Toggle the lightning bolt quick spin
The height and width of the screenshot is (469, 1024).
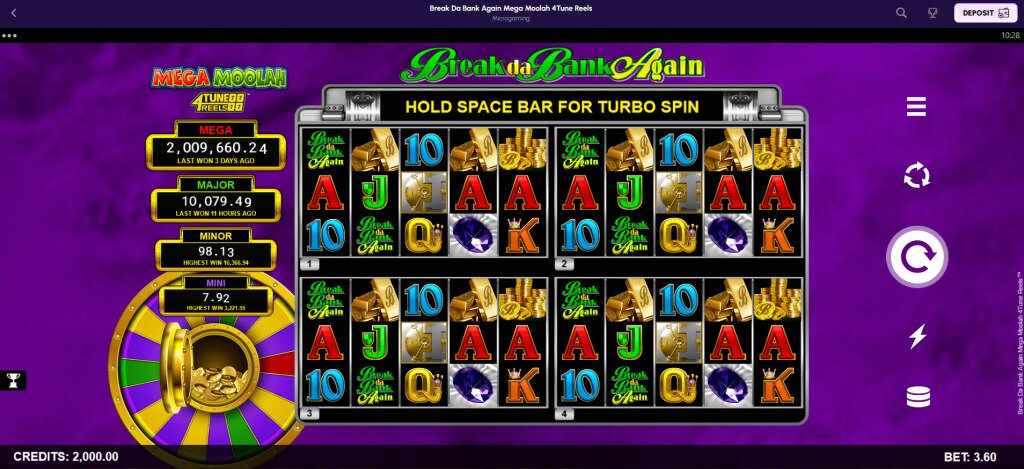point(917,336)
